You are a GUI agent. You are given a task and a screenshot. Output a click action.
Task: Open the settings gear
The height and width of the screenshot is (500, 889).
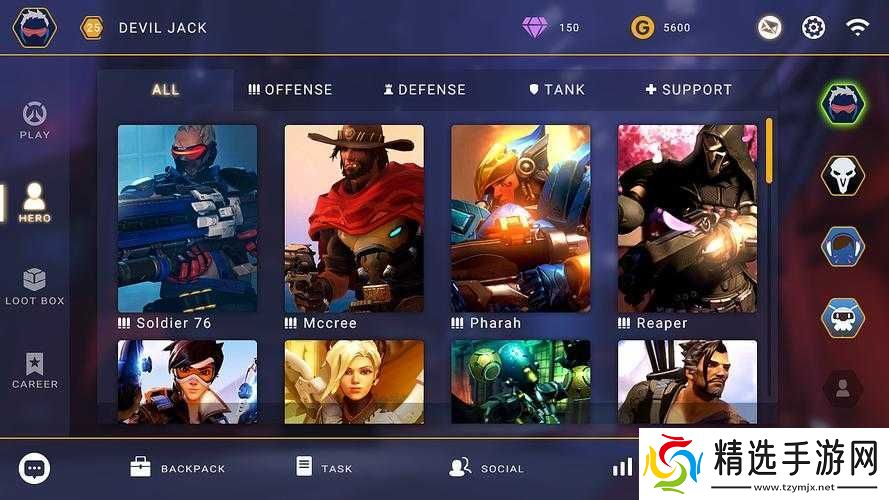(814, 28)
